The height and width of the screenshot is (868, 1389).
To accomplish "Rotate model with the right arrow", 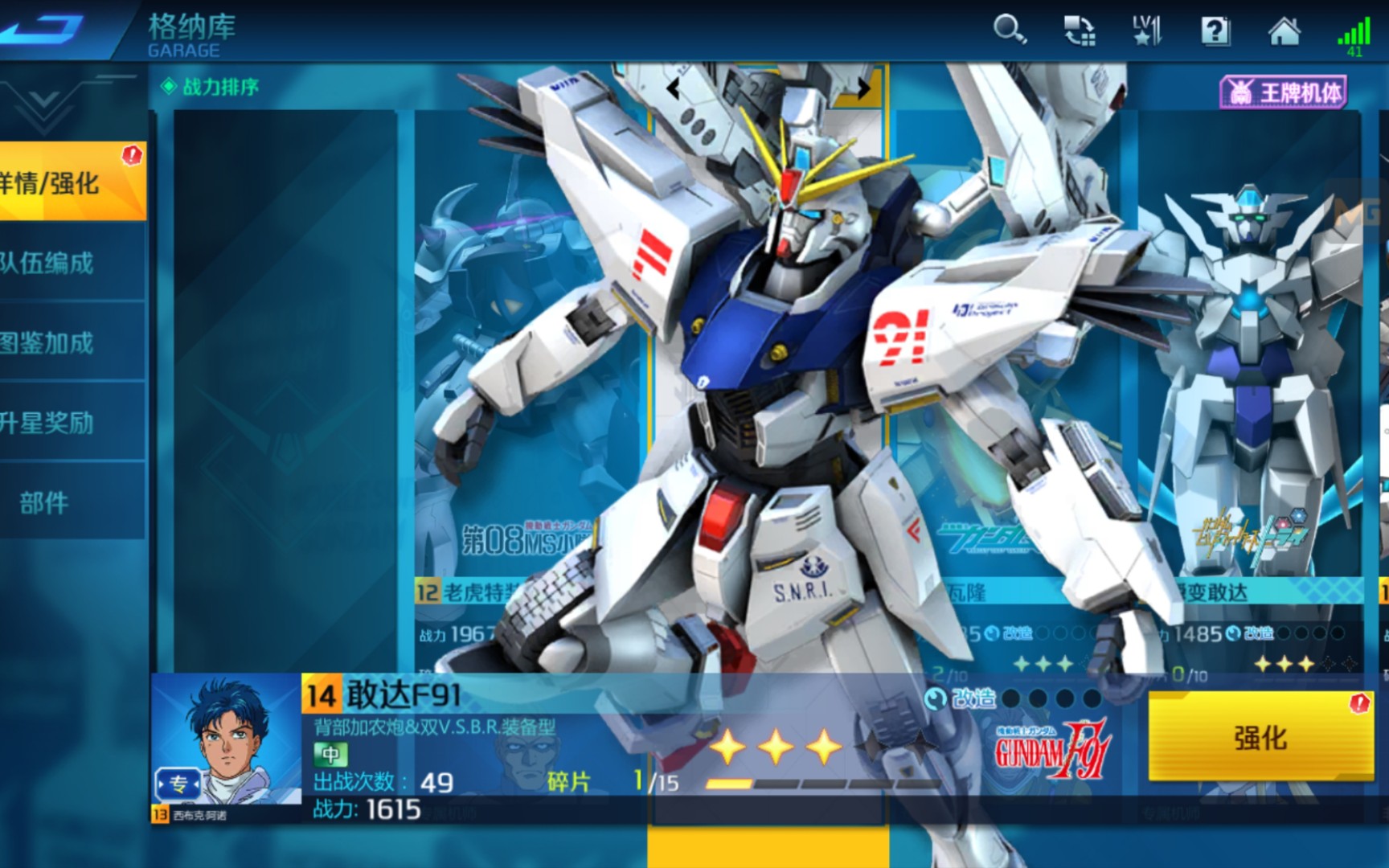I will click(x=863, y=88).
